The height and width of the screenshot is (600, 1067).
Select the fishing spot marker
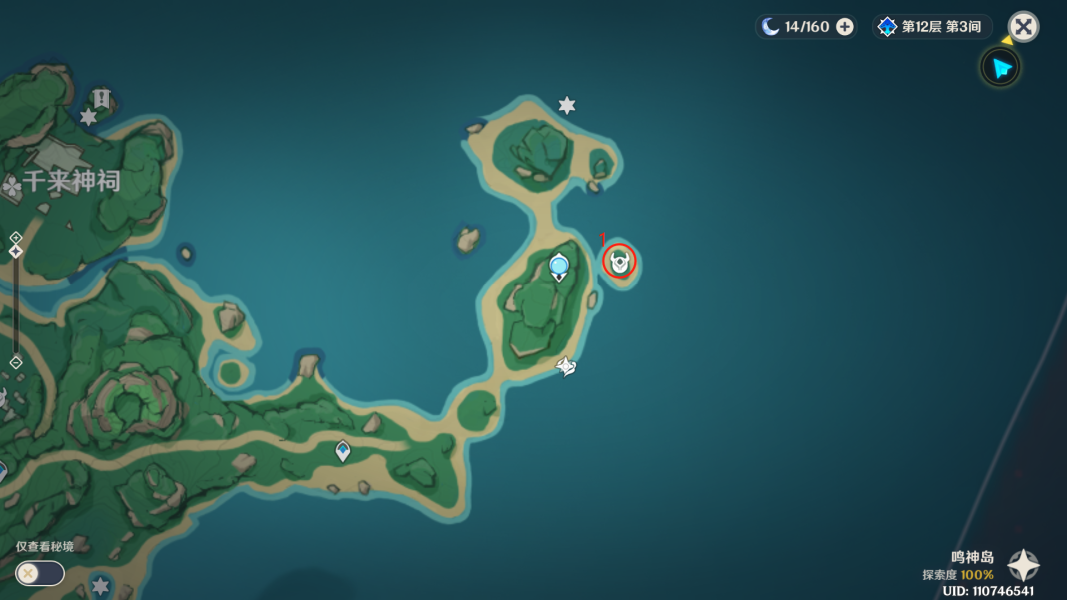(566, 367)
